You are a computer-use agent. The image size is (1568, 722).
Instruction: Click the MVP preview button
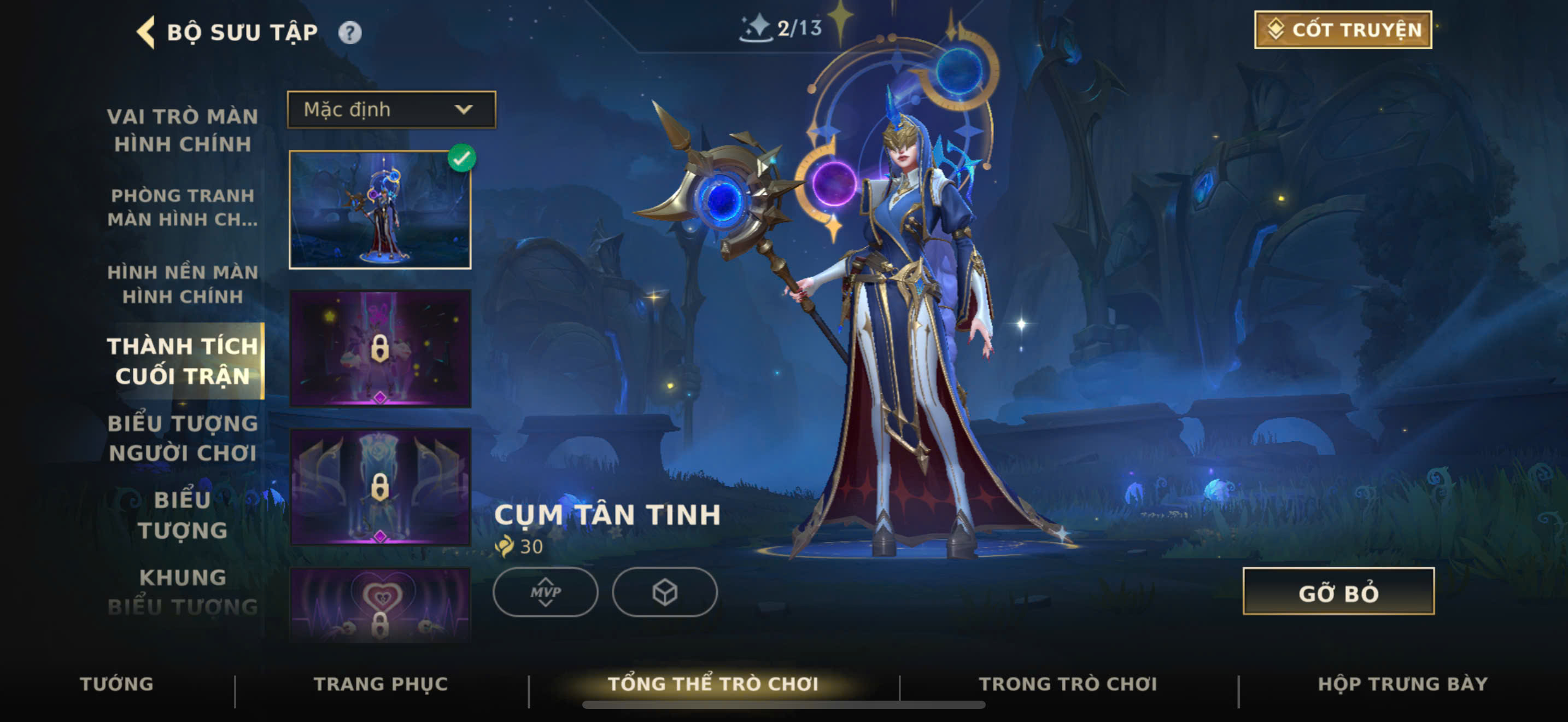tap(546, 592)
